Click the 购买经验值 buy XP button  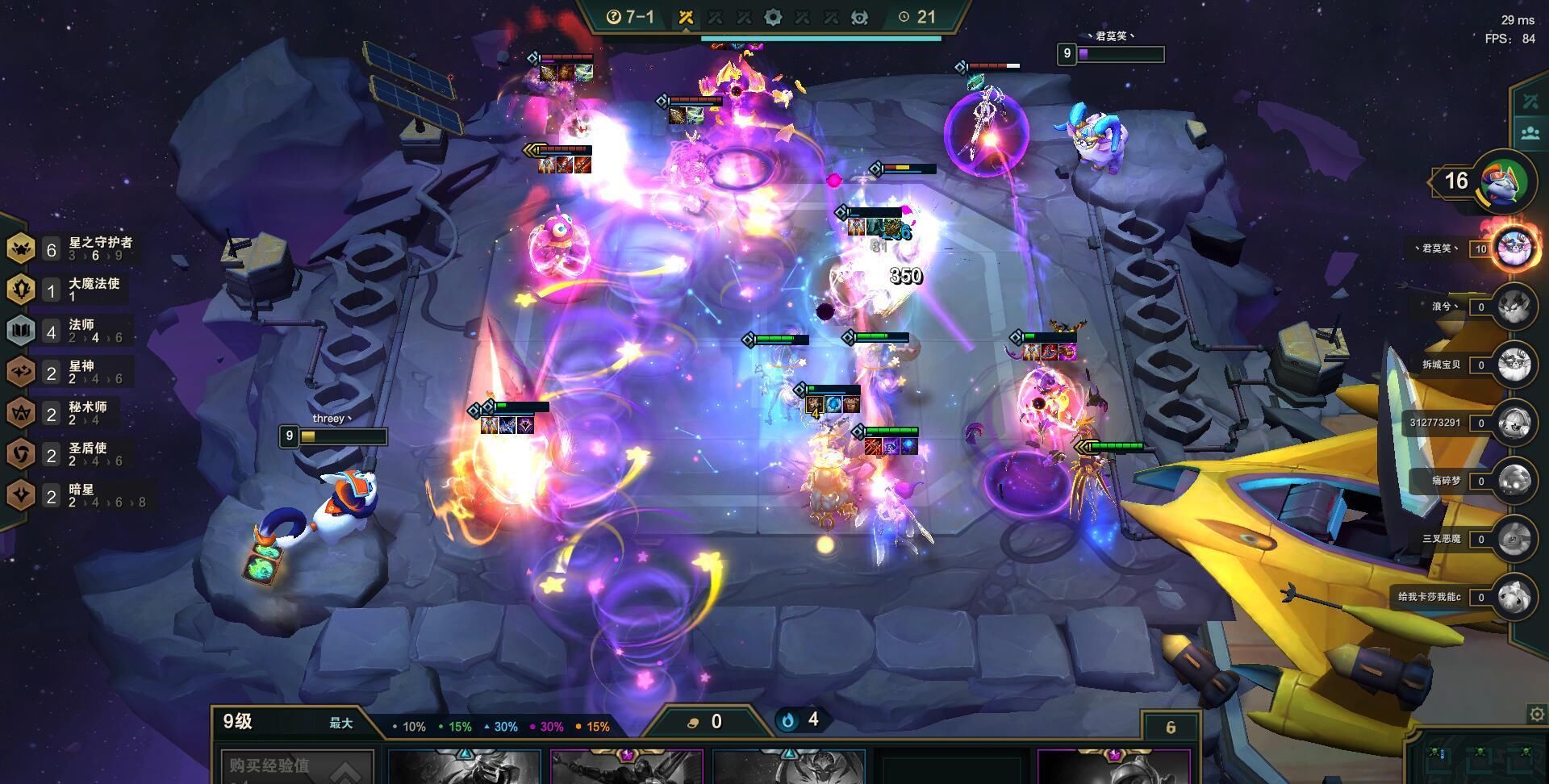pyautogui.click(x=297, y=766)
